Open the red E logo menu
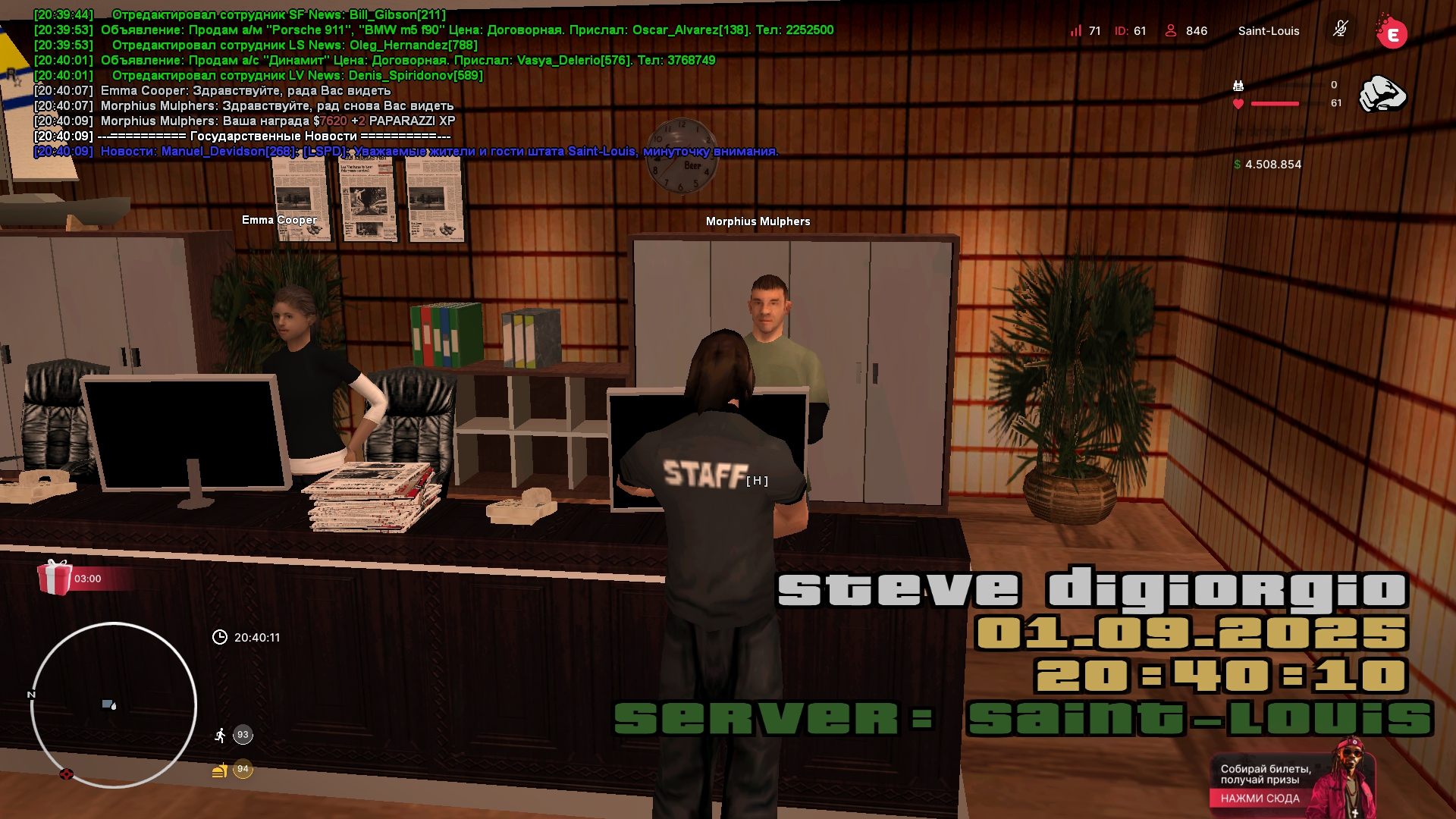The width and height of the screenshot is (1456, 819). [x=1392, y=33]
